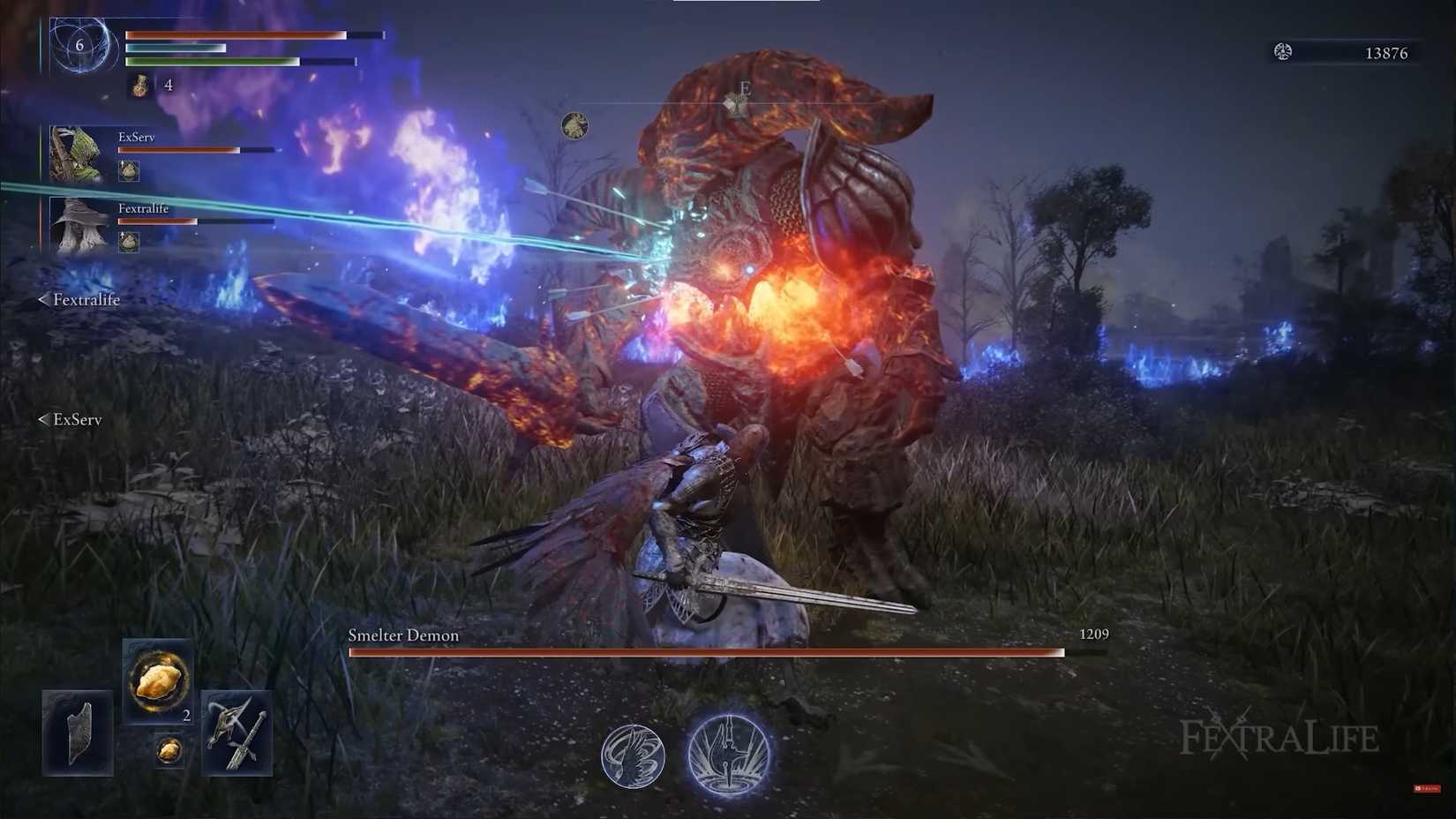Click the shield in the left weapon slot
Image resolution: width=1456 pixels, height=819 pixels.
pyautogui.click(x=78, y=733)
